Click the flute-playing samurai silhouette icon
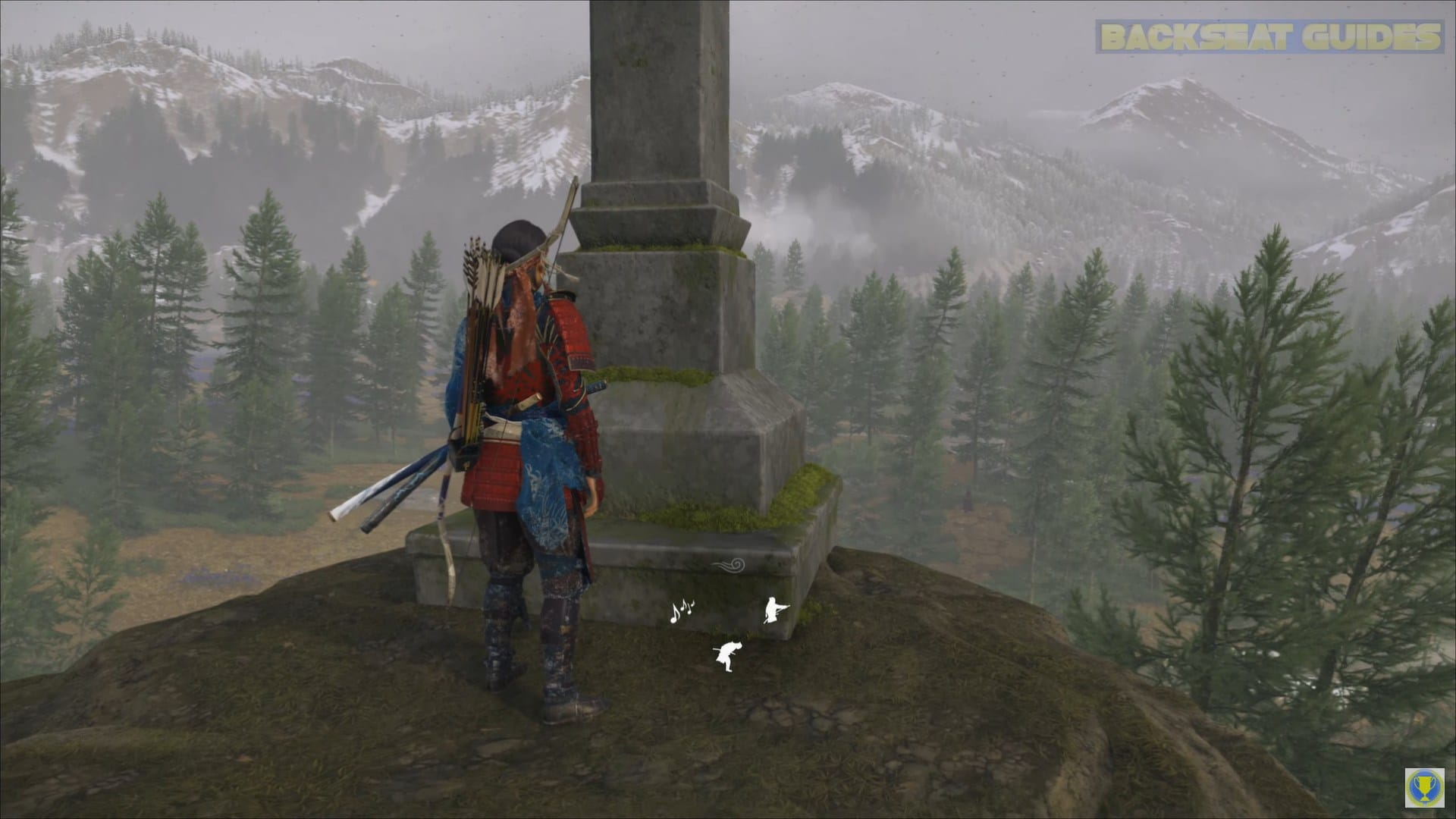The height and width of the screenshot is (819, 1456). (x=773, y=609)
